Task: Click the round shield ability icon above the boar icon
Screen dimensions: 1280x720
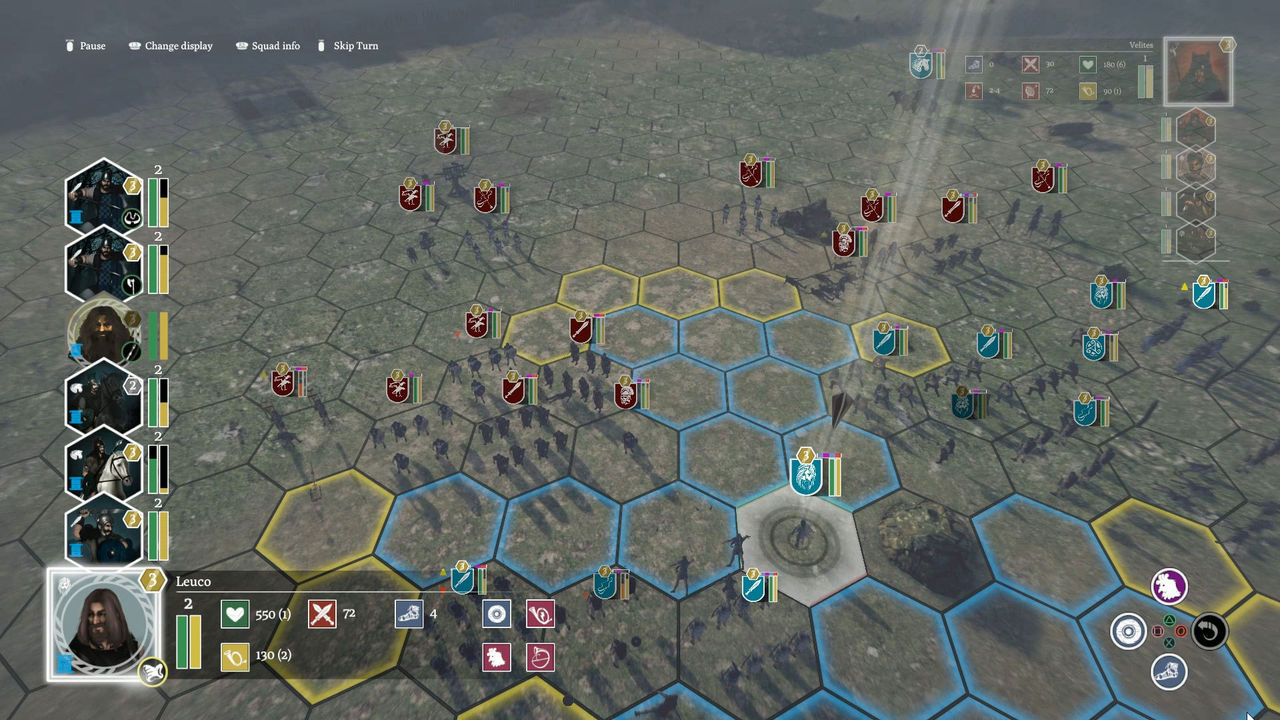Action: (x=497, y=613)
